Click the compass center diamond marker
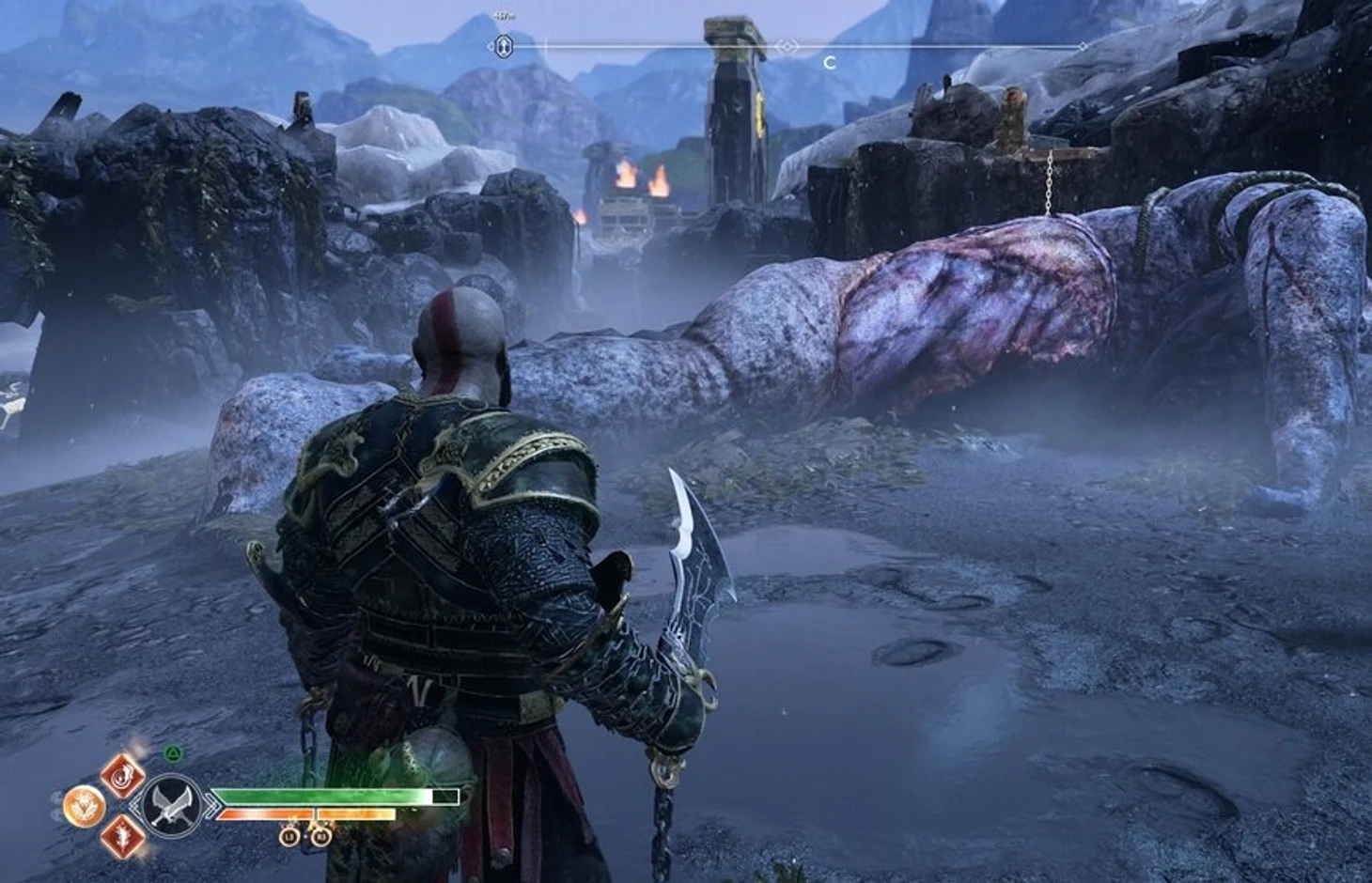The height and width of the screenshot is (883, 1372). click(788, 45)
